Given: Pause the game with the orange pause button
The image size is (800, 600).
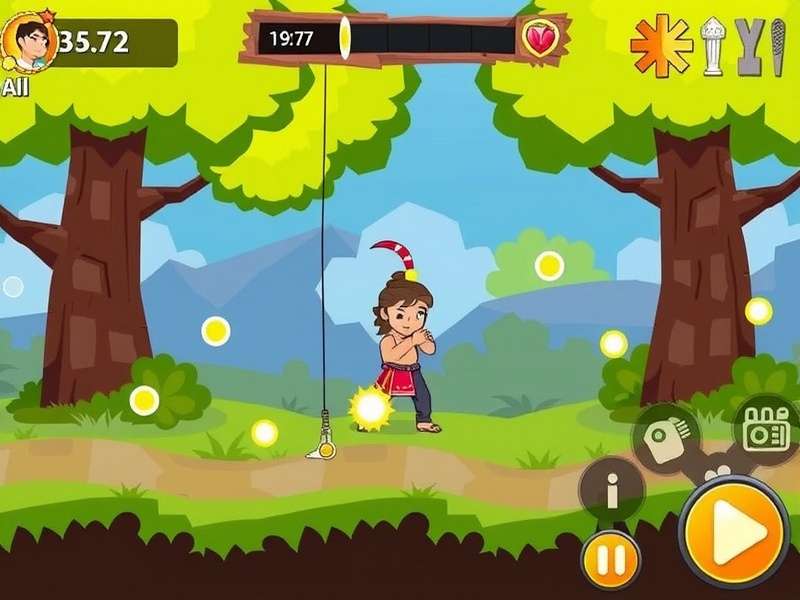Looking at the screenshot, I should coord(611,556).
